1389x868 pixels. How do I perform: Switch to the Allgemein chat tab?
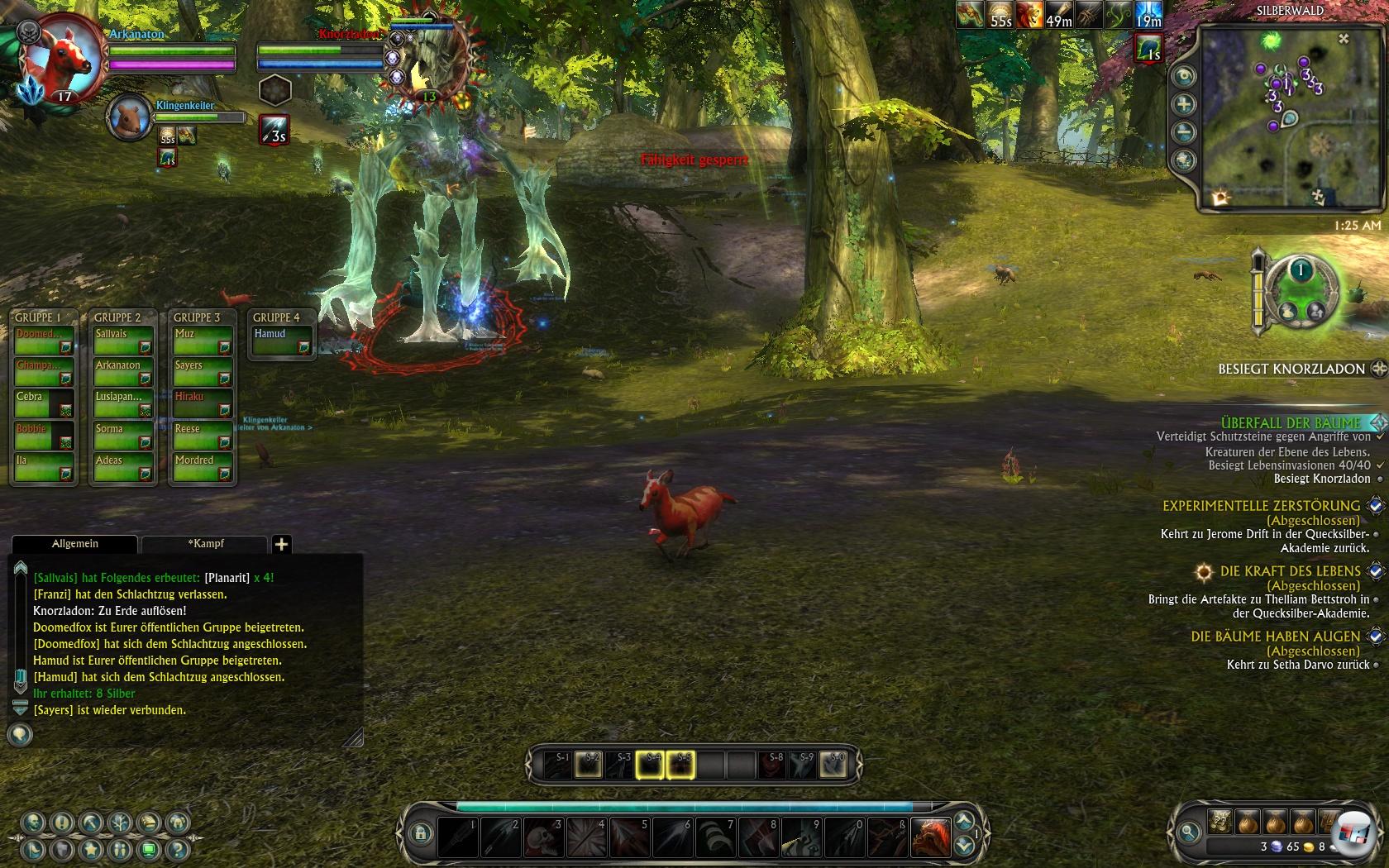[x=74, y=544]
